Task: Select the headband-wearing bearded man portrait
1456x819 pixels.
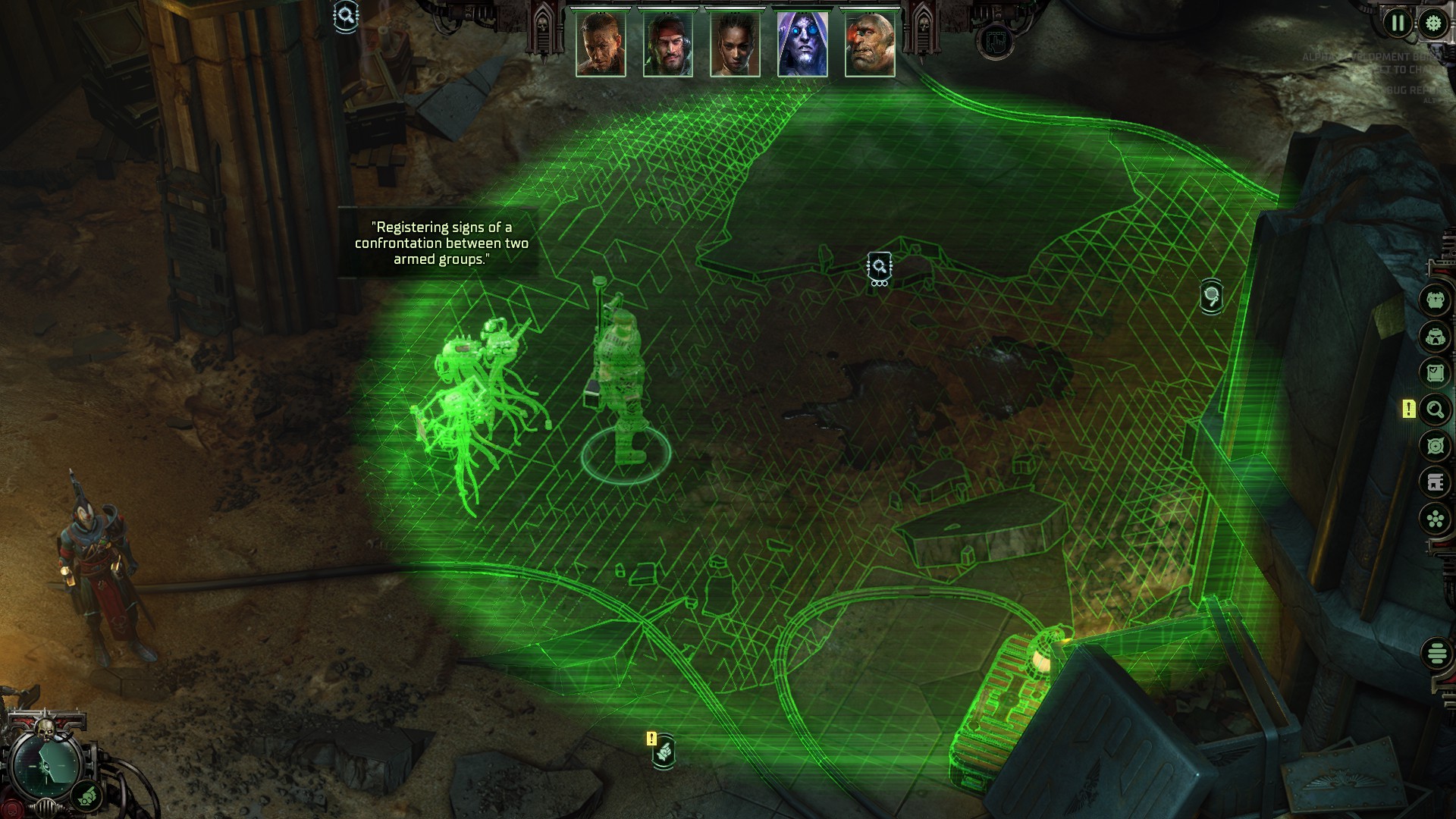Action: [x=667, y=44]
